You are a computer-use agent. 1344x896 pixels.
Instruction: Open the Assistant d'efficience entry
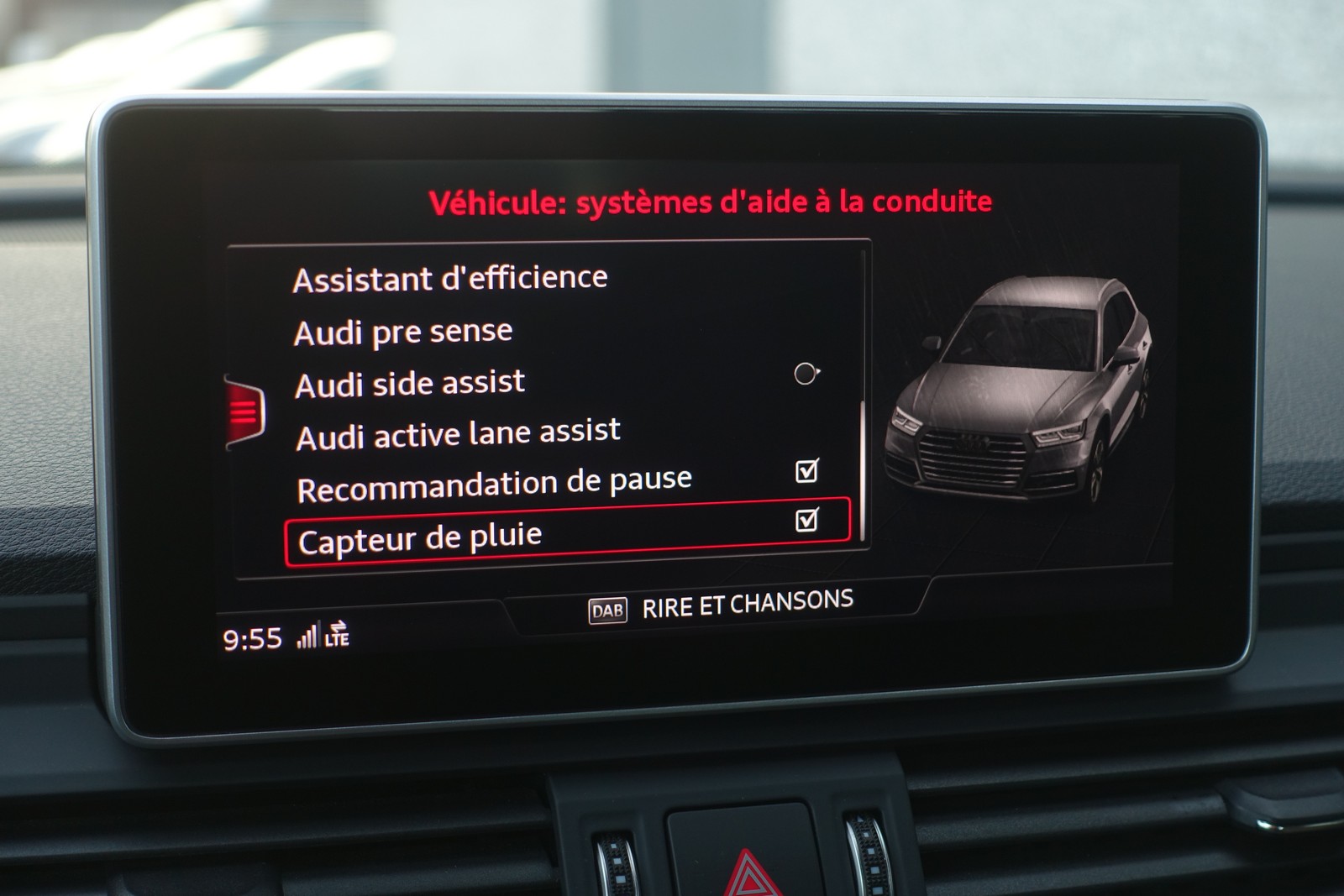[450, 279]
